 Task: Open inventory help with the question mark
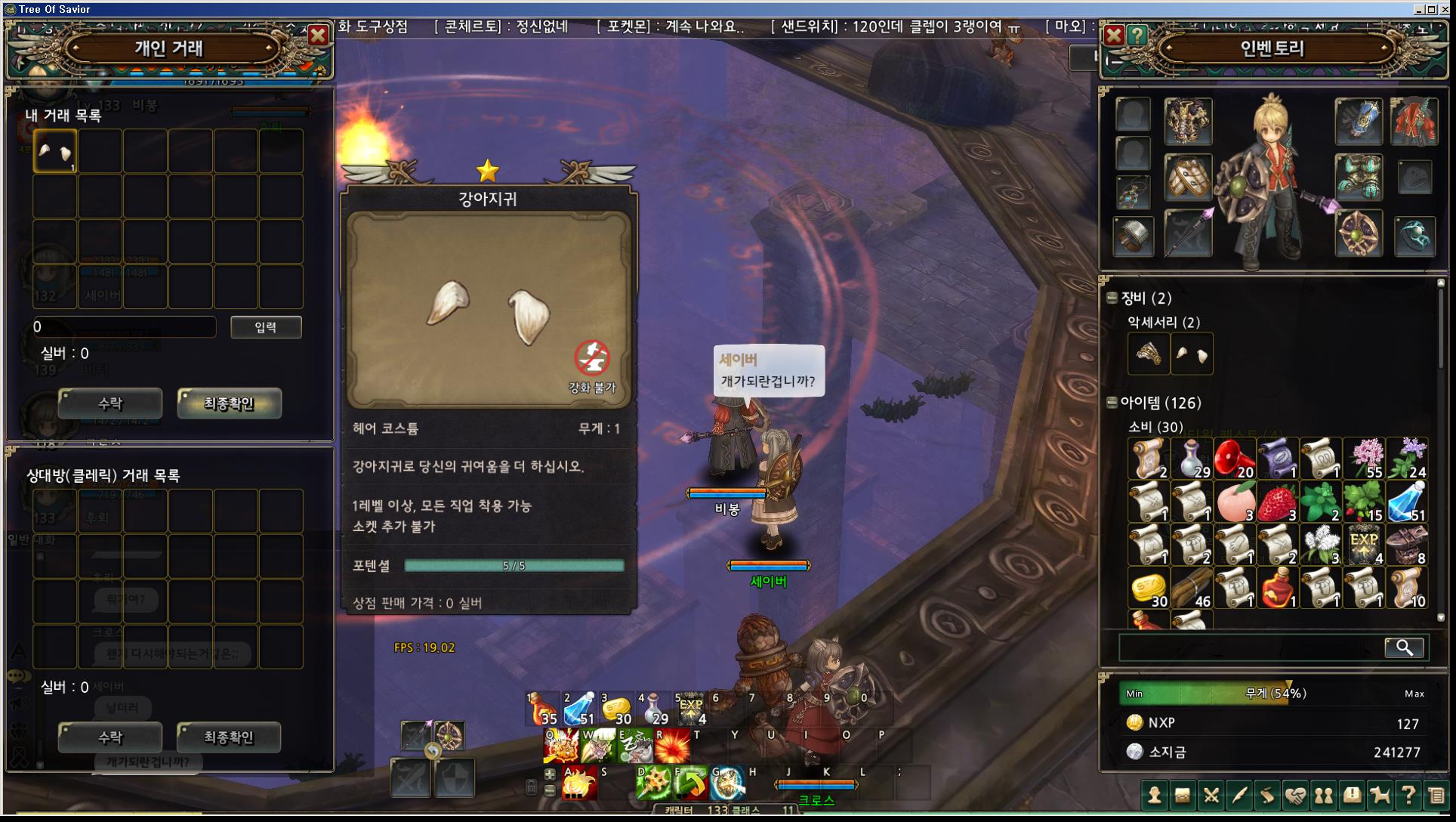pyautogui.click(x=1137, y=35)
